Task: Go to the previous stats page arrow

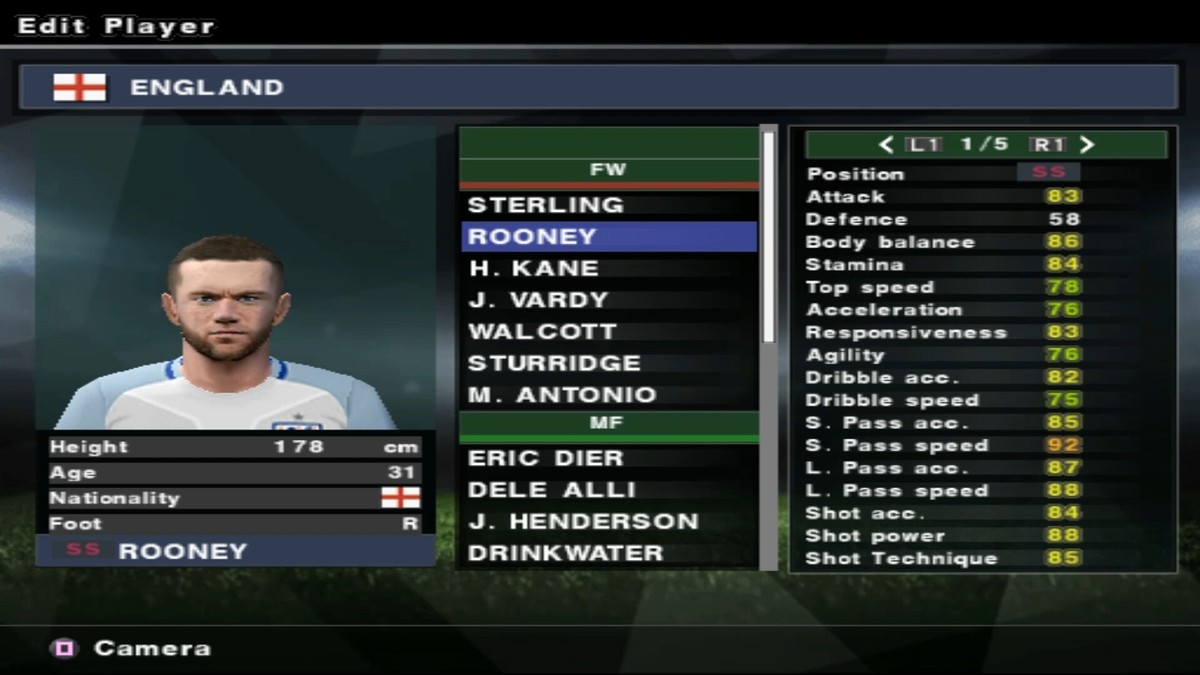Action: click(x=885, y=145)
